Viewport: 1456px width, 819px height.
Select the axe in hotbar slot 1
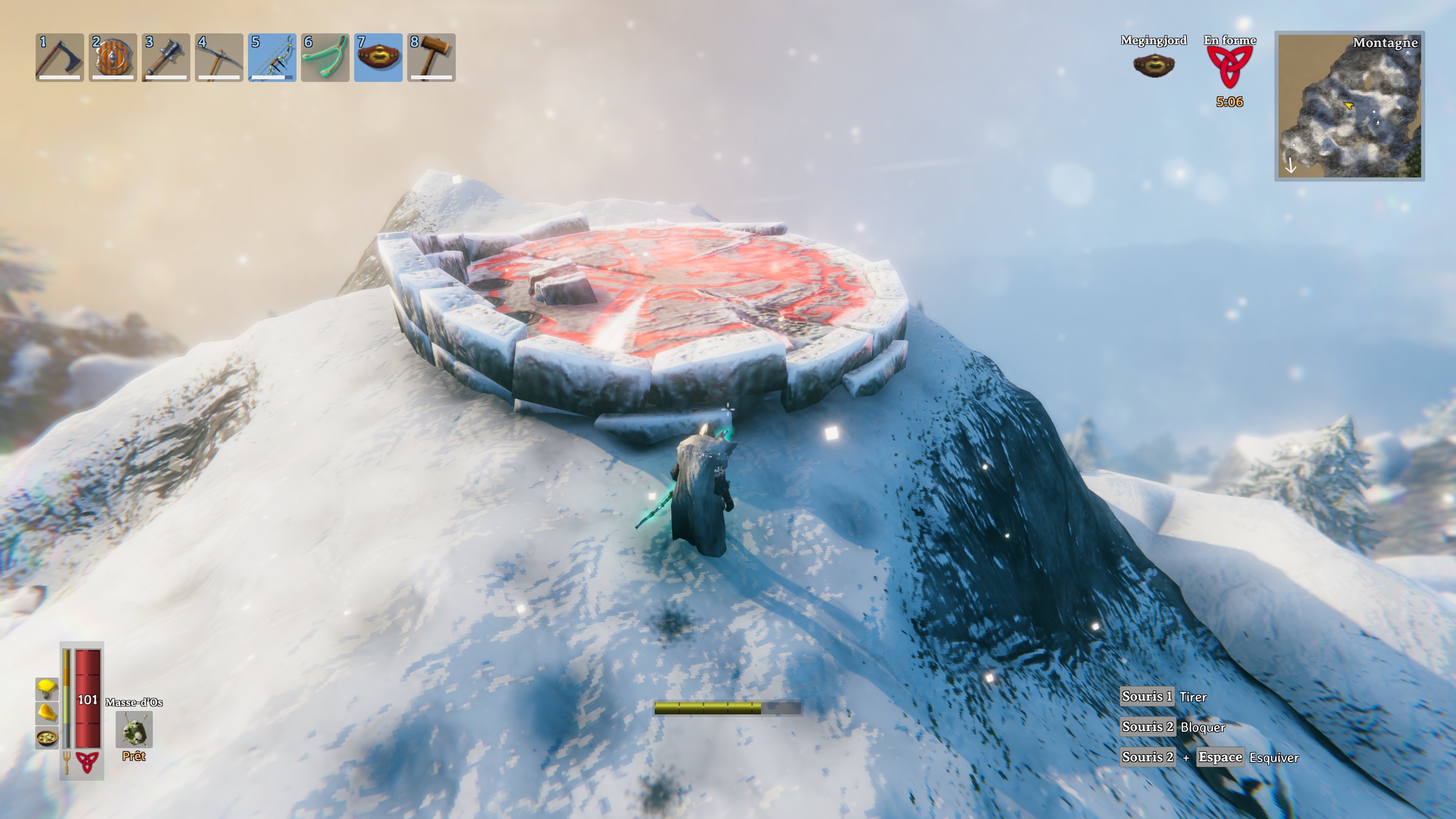(60, 56)
